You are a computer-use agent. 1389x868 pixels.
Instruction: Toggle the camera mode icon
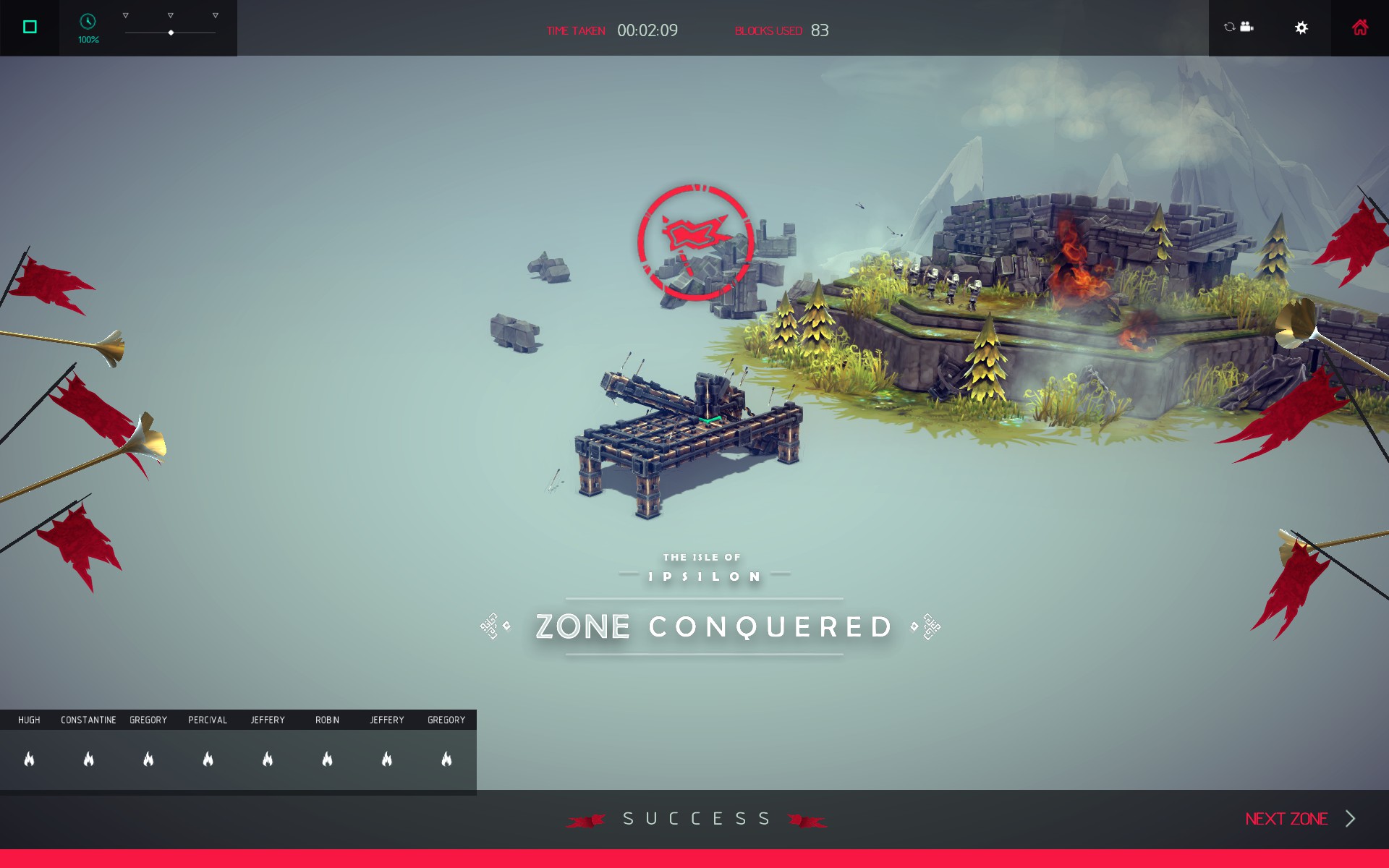click(x=1239, y=27)
